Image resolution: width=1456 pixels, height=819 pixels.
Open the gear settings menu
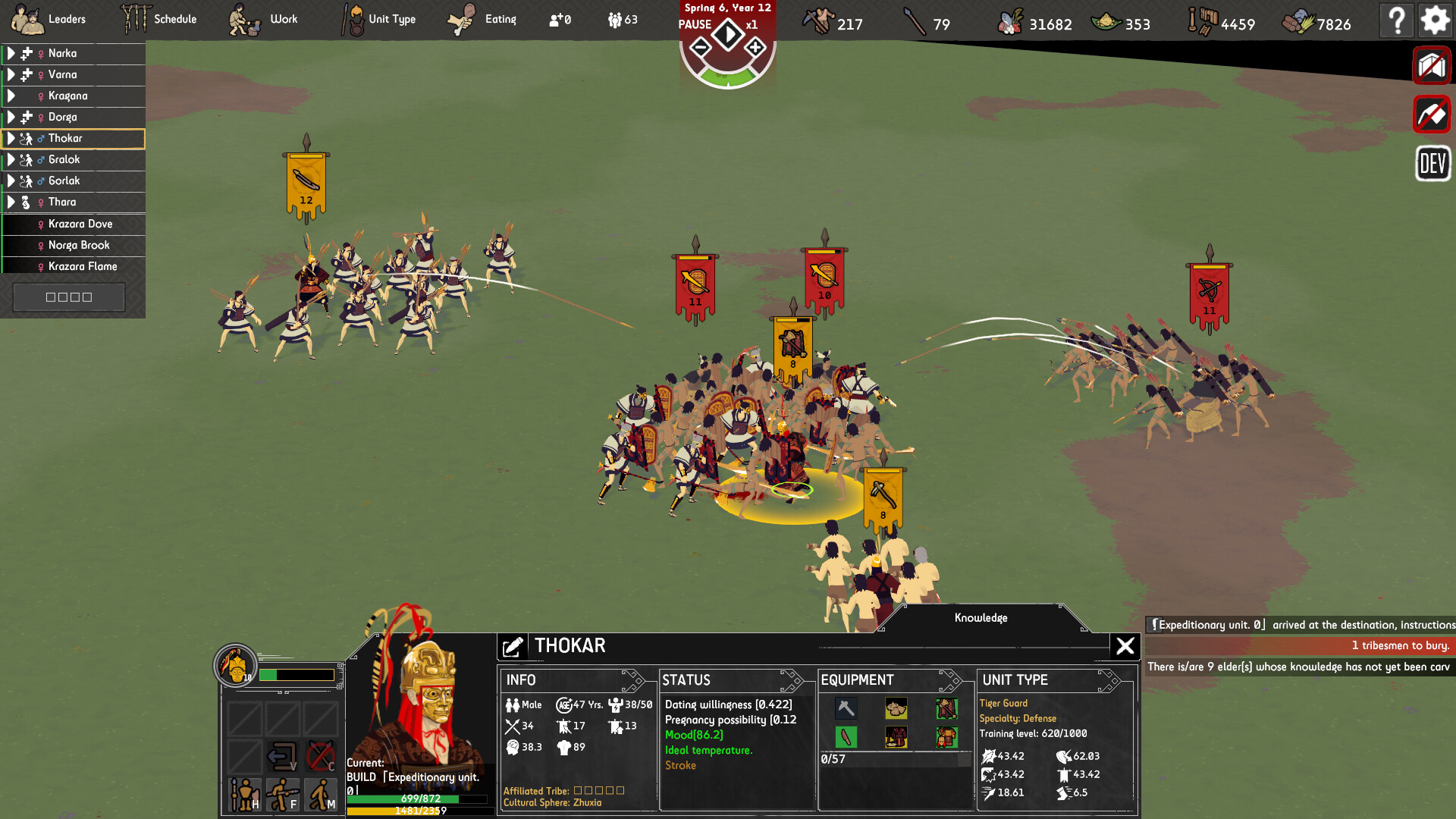1435,20
